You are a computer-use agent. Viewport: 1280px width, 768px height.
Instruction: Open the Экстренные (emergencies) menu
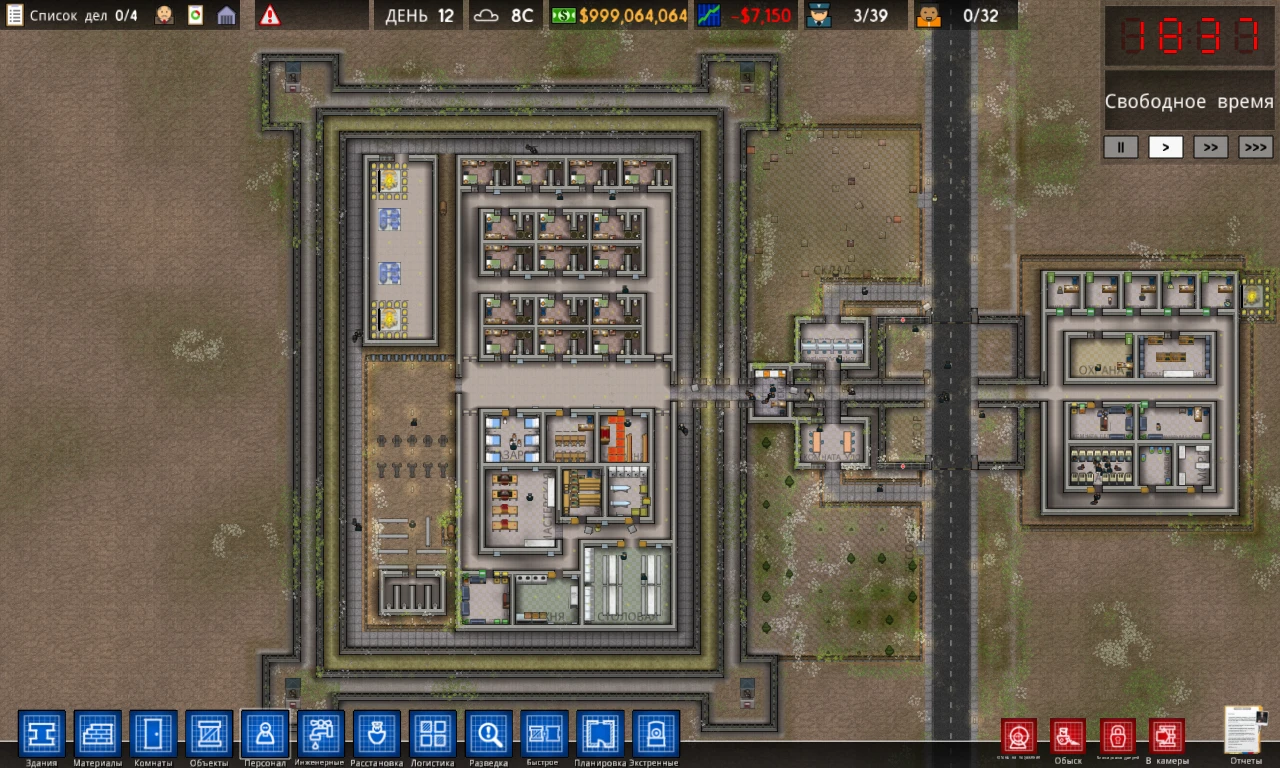pos(655,735)
